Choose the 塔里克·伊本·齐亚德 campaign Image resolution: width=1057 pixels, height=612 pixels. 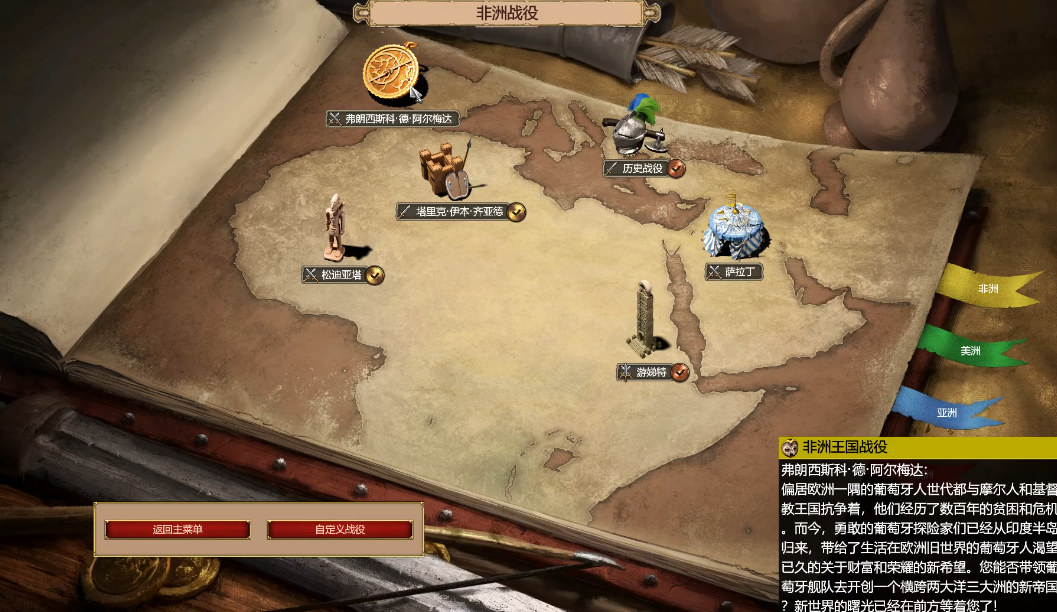tap(445, 172)
